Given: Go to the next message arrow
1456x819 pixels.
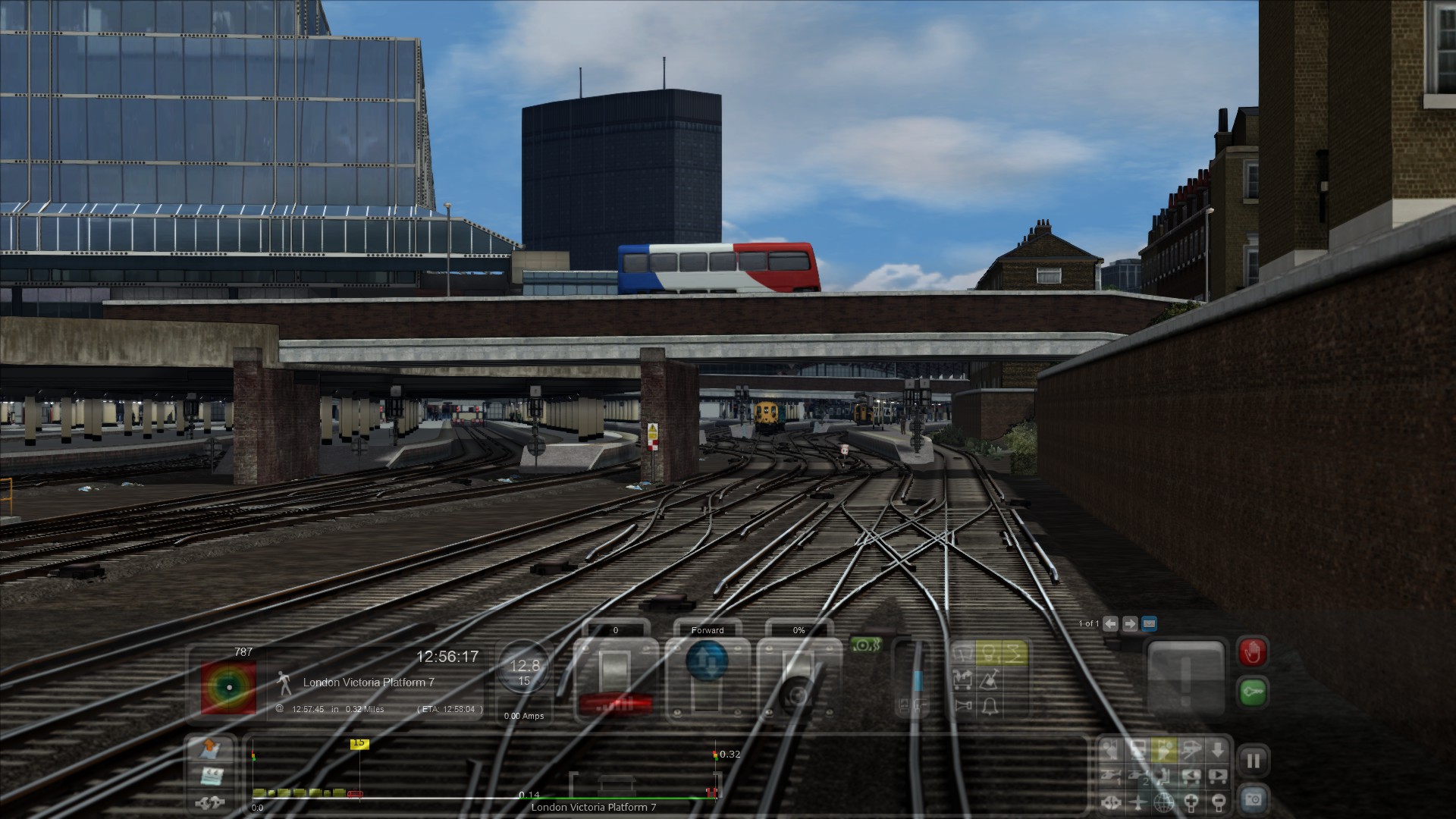Looking at the screenshot, I should [x=1130, y=623].
